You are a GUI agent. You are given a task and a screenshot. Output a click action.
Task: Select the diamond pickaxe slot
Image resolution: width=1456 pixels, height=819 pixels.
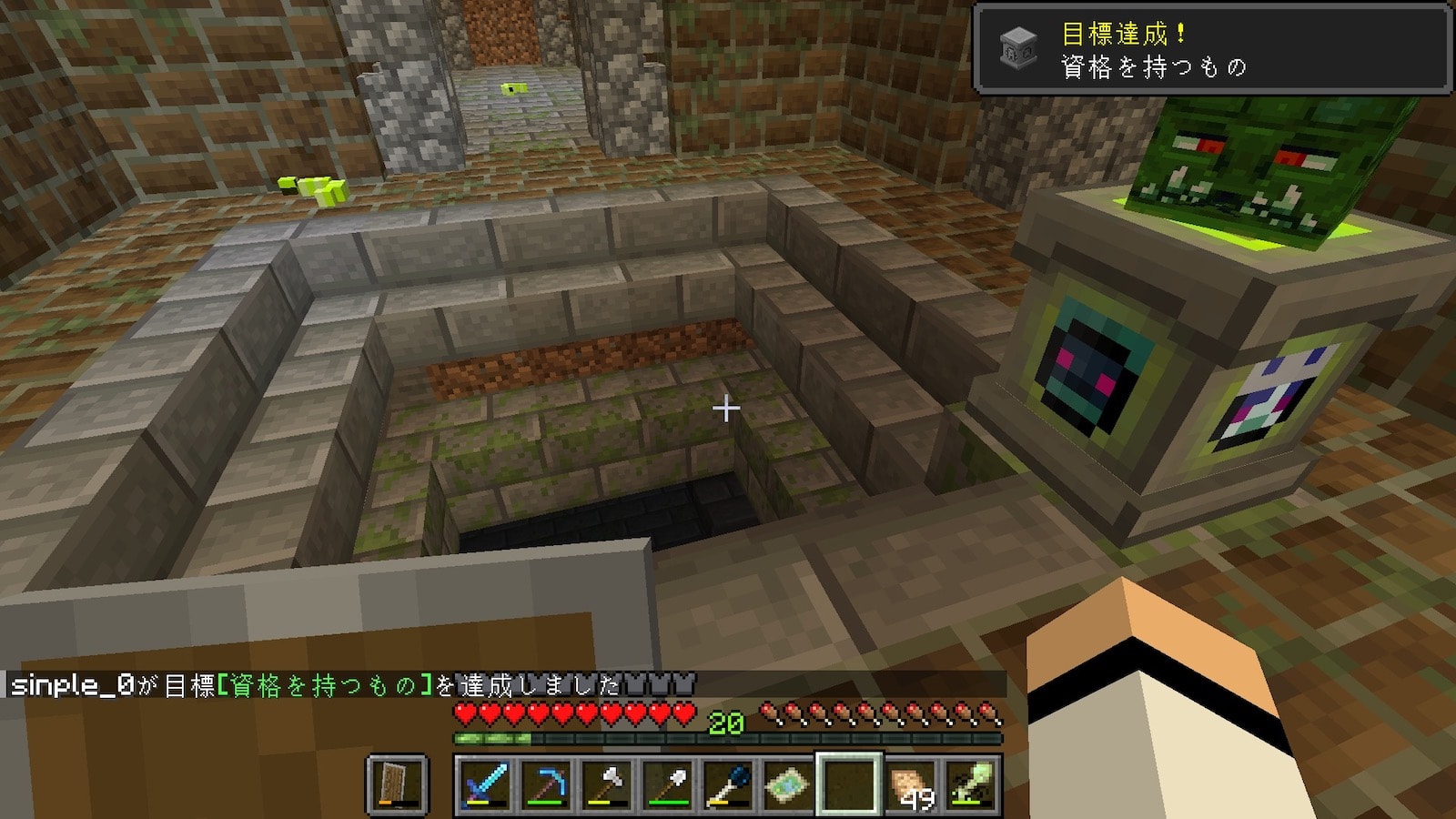[x=545, y=784]
